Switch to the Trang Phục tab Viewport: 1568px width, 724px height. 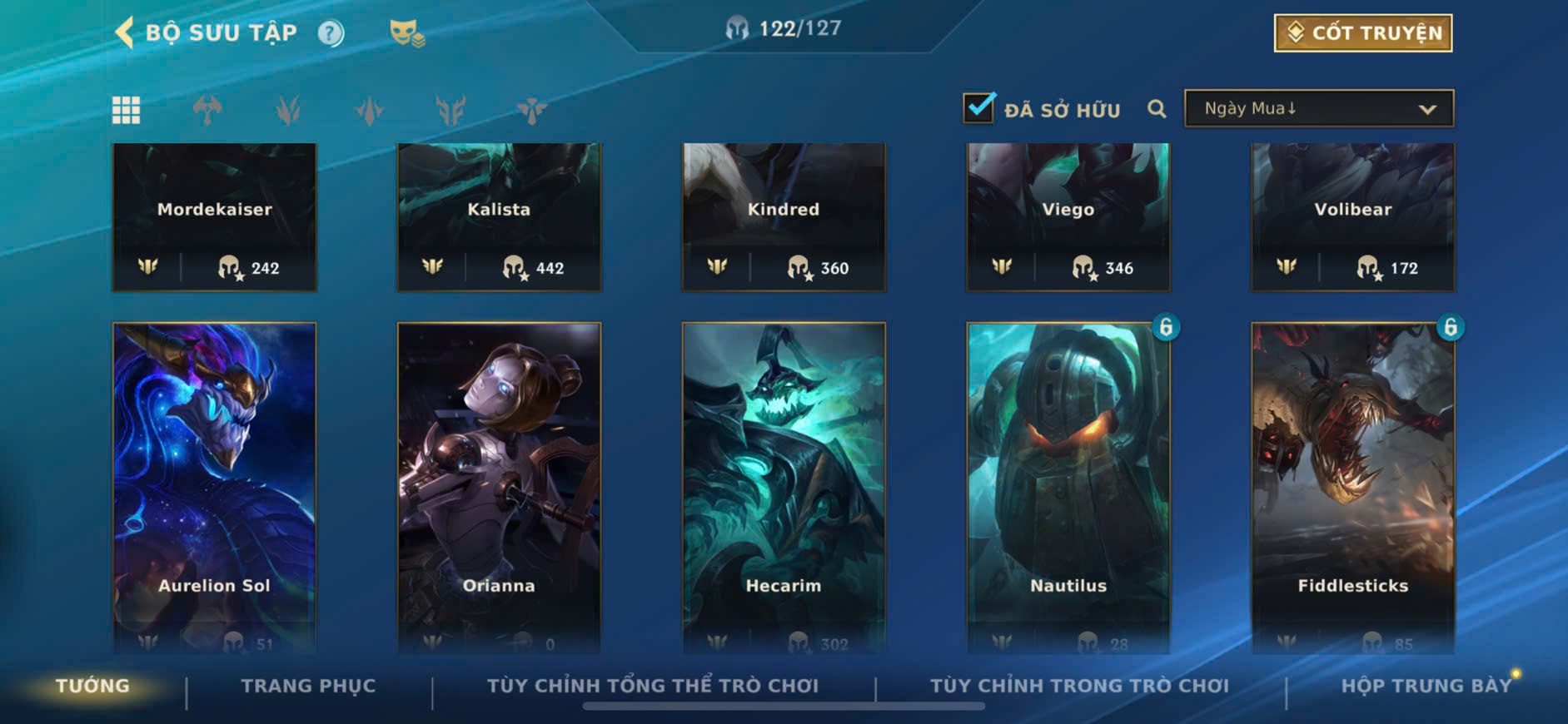(308, 686)
